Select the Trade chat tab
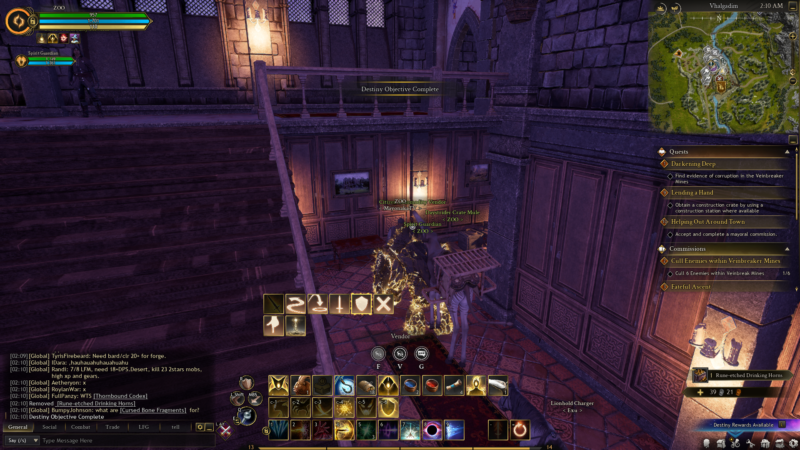This screenshot has height=450, width=800. 113,427
